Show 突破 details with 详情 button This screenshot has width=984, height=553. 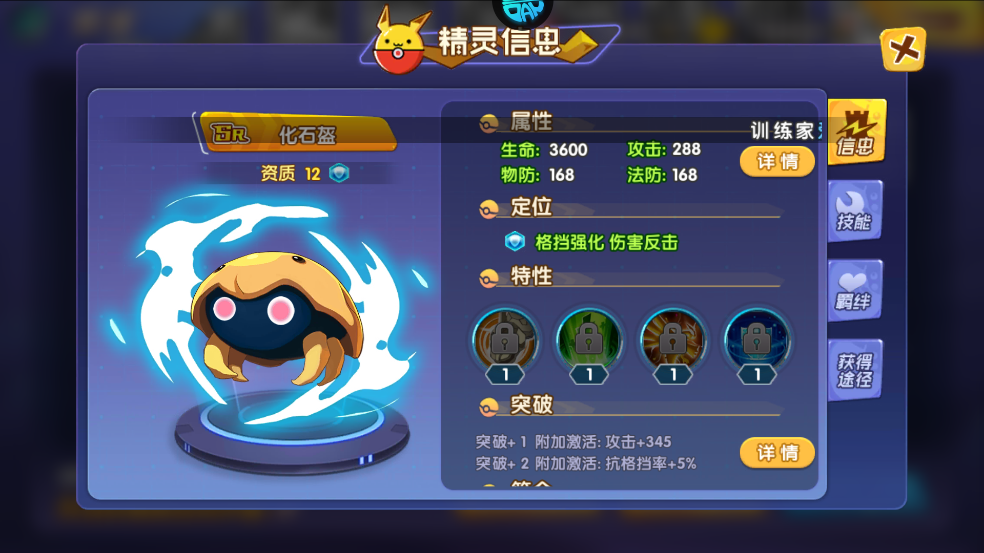(x=777, y=453)
